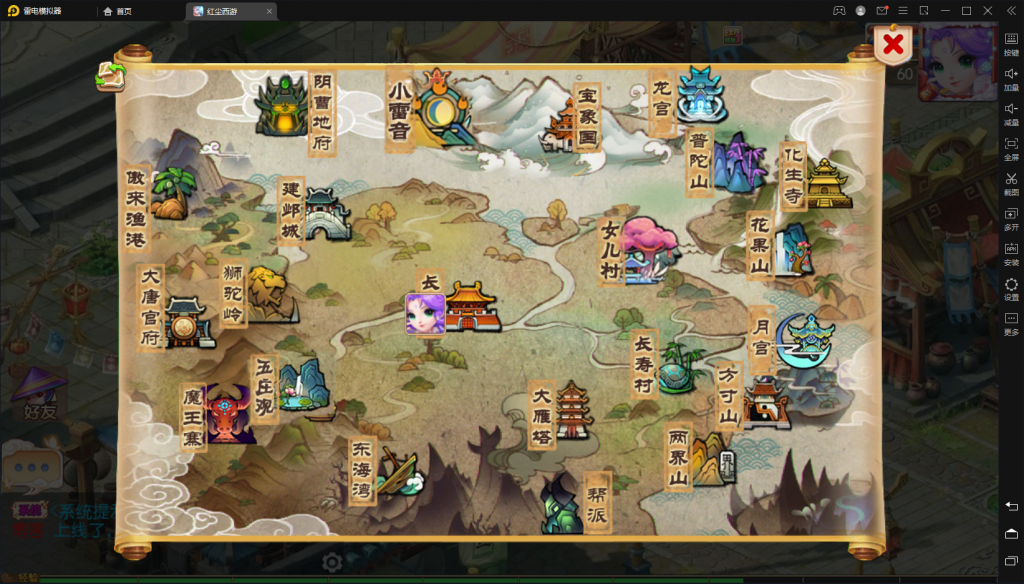The height and width of the screenshot is (584, 1024).
Task: Select 五庄观 on the map
Action: (300, 385)
